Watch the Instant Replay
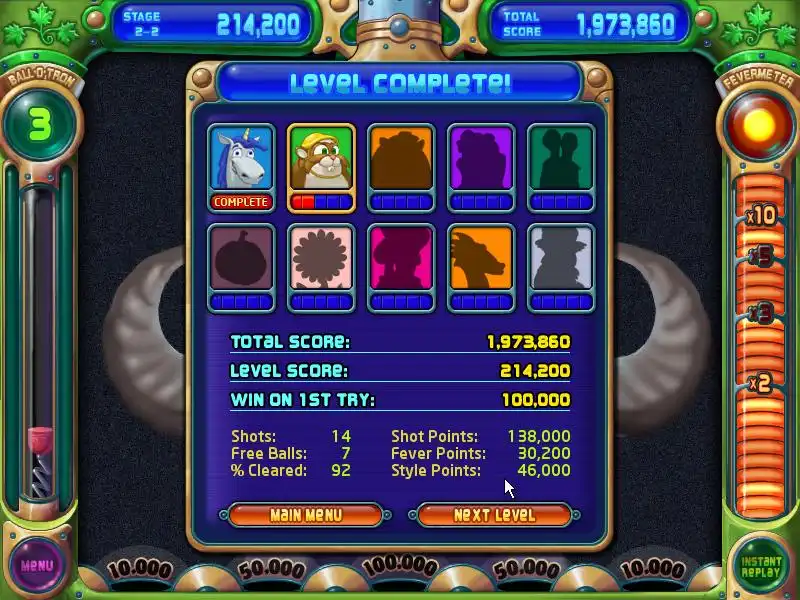Screen dimensions: 800x600 [x=762, y=566]
